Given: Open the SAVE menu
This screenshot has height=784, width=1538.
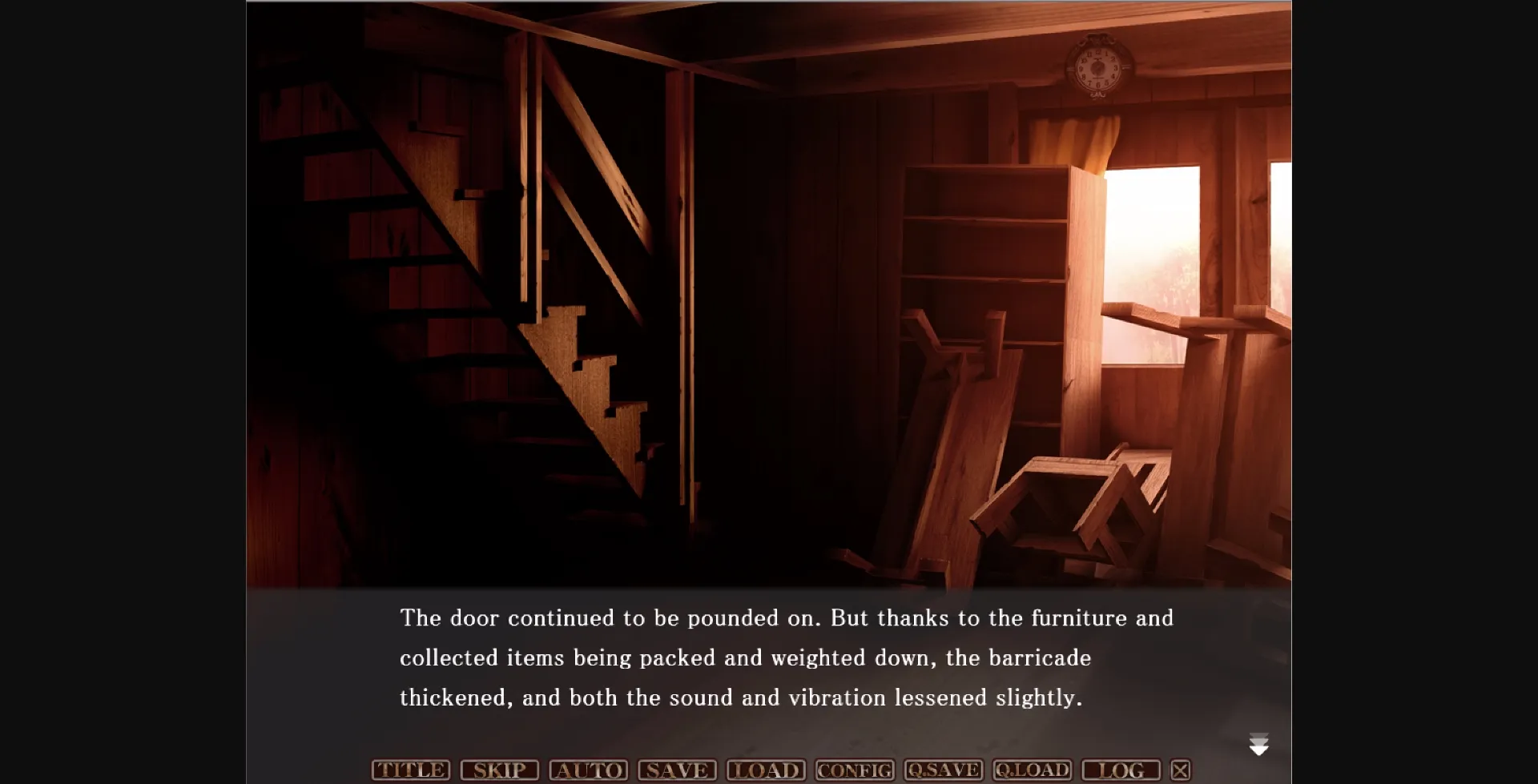Looking at the screenshot, I should point(677,770).
